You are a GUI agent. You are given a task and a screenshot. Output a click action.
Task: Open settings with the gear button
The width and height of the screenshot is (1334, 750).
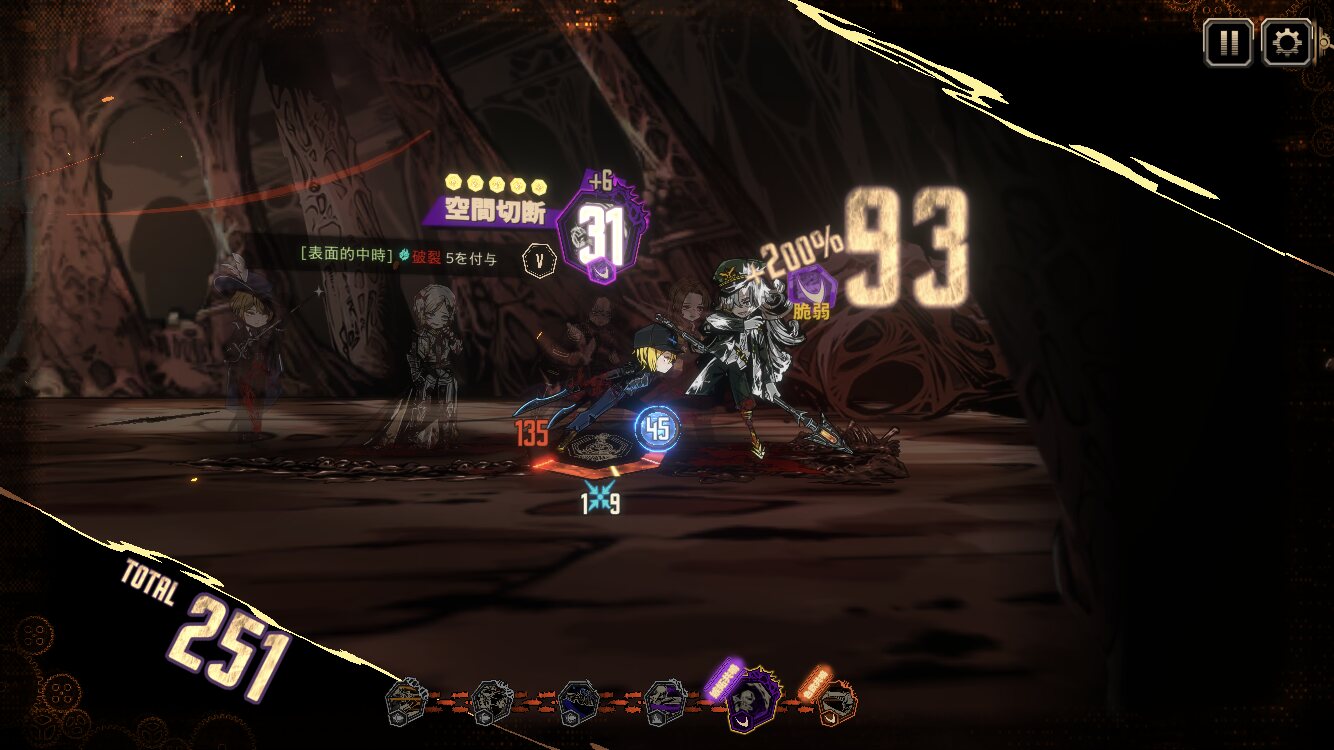(1286, 43)
